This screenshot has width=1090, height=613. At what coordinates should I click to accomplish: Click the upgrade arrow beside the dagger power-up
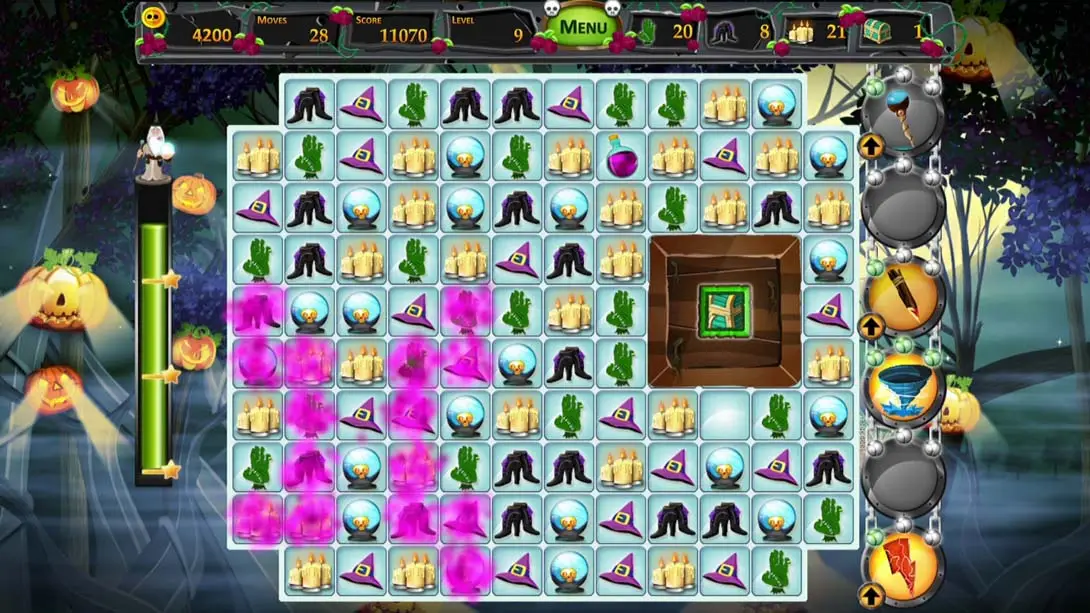871,326
